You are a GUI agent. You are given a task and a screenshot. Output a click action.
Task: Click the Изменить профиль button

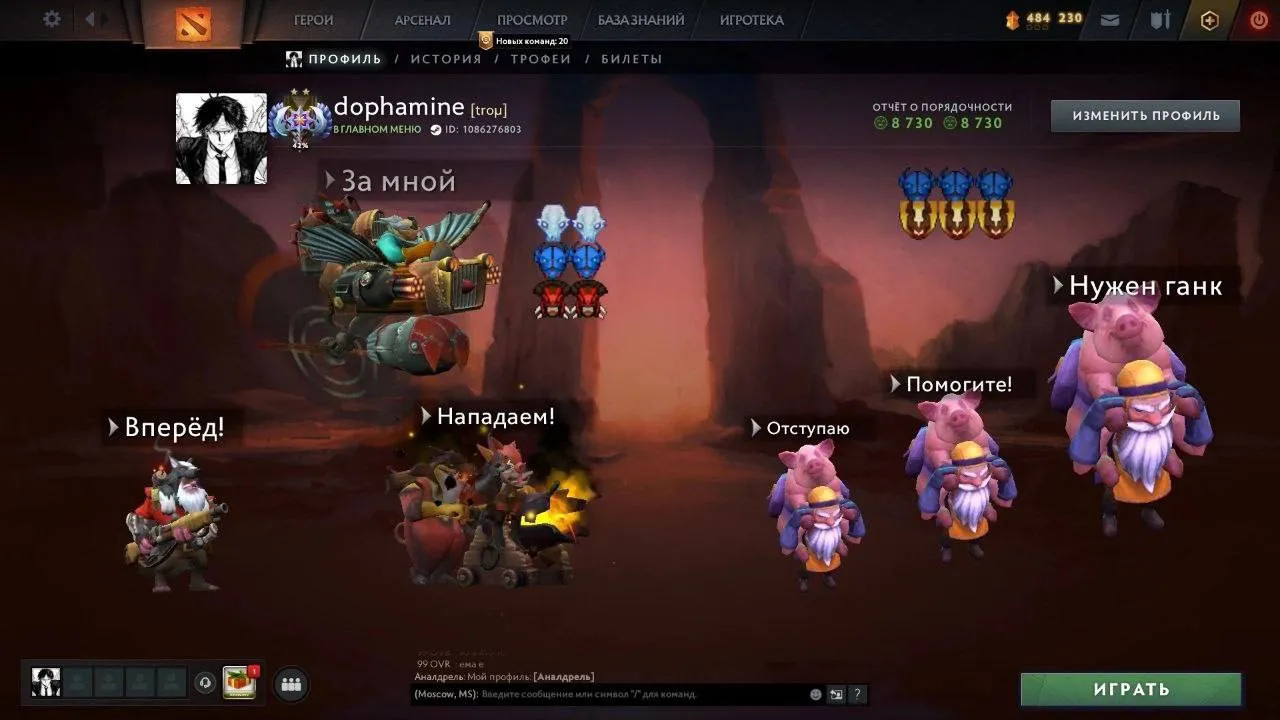1145,116
